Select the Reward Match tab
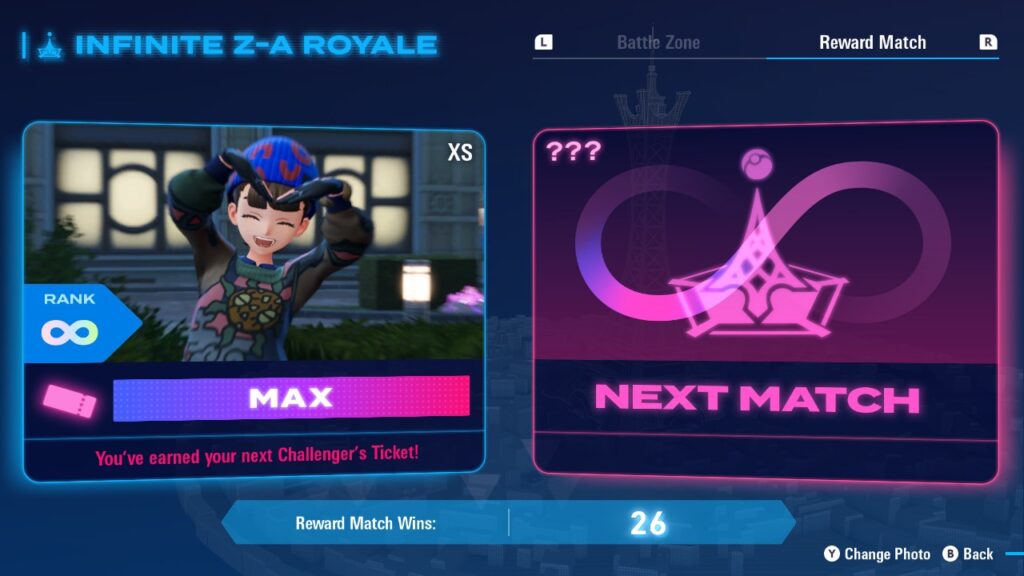Image resolution: width=1024 pixels, height=576 pixels. coord(872,43)
